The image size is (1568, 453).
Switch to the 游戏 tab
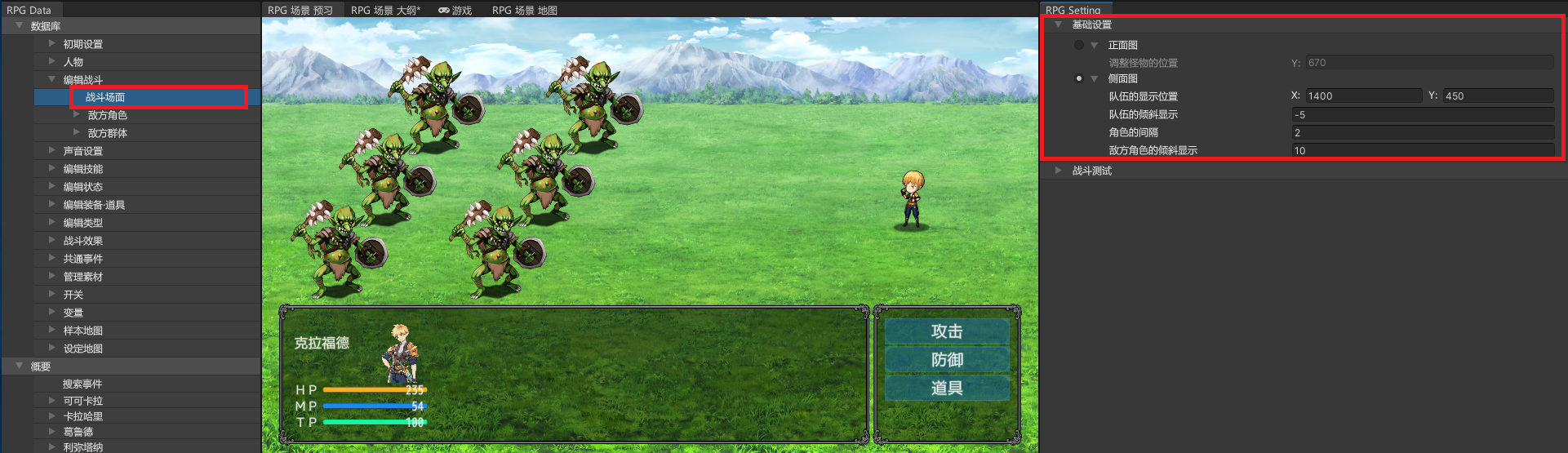[x=455, y=10]
